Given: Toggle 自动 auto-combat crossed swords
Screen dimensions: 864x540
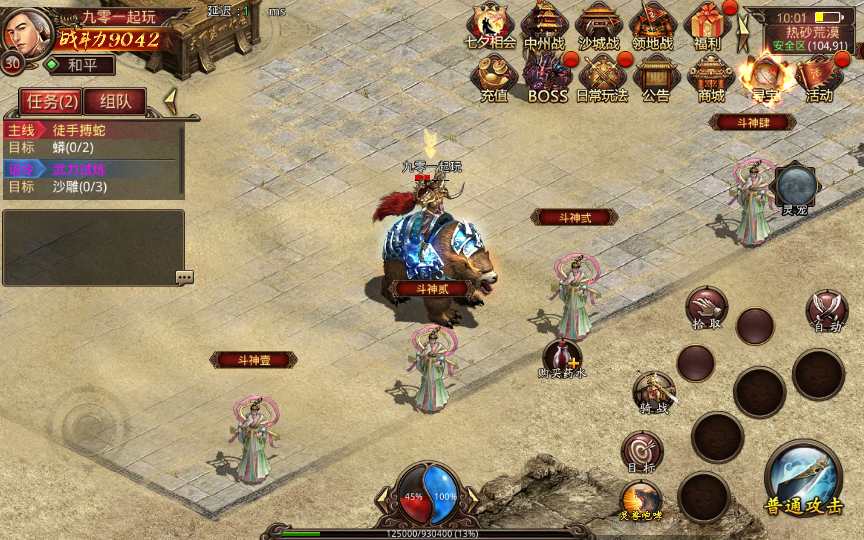Looking at the screenshot, I should [827, 309].
